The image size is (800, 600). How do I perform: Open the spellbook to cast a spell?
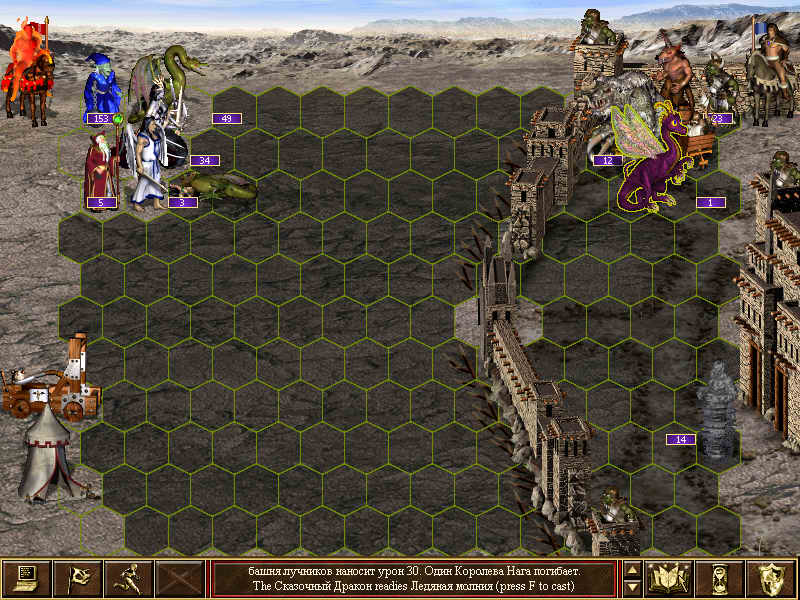[669, 578]
